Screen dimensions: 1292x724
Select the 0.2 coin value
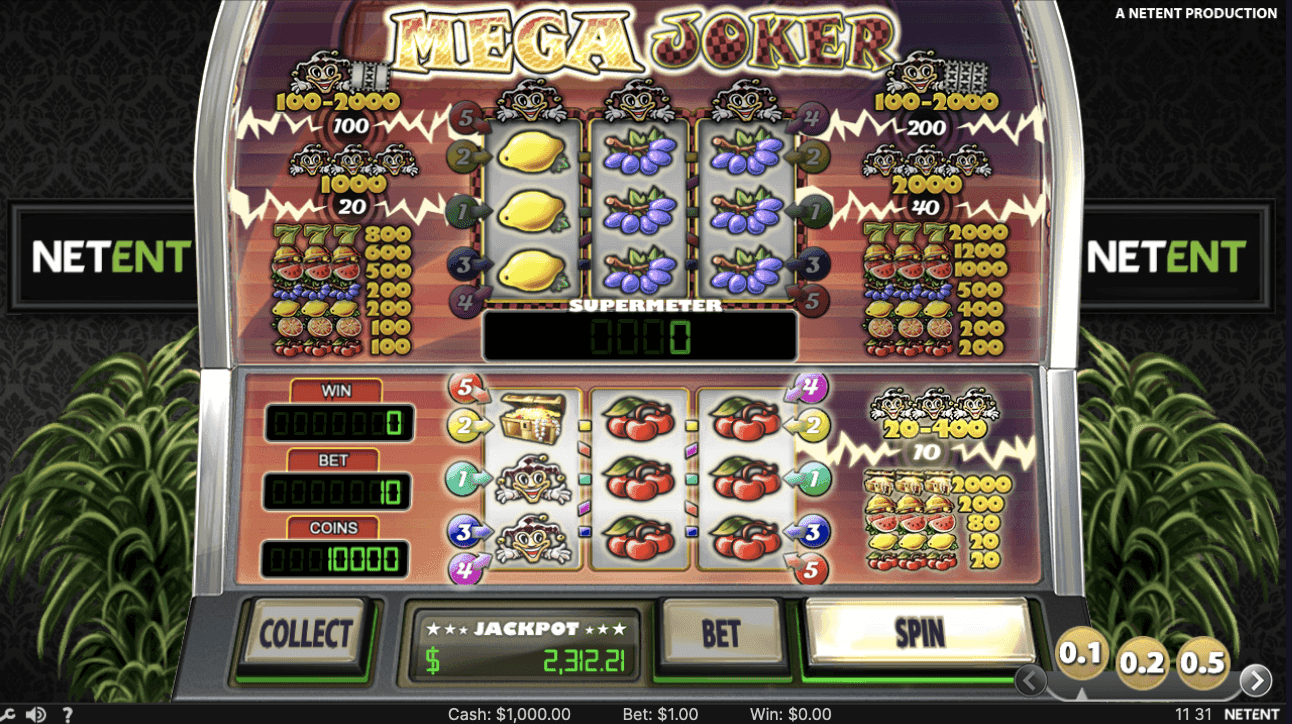[1140, 662]
